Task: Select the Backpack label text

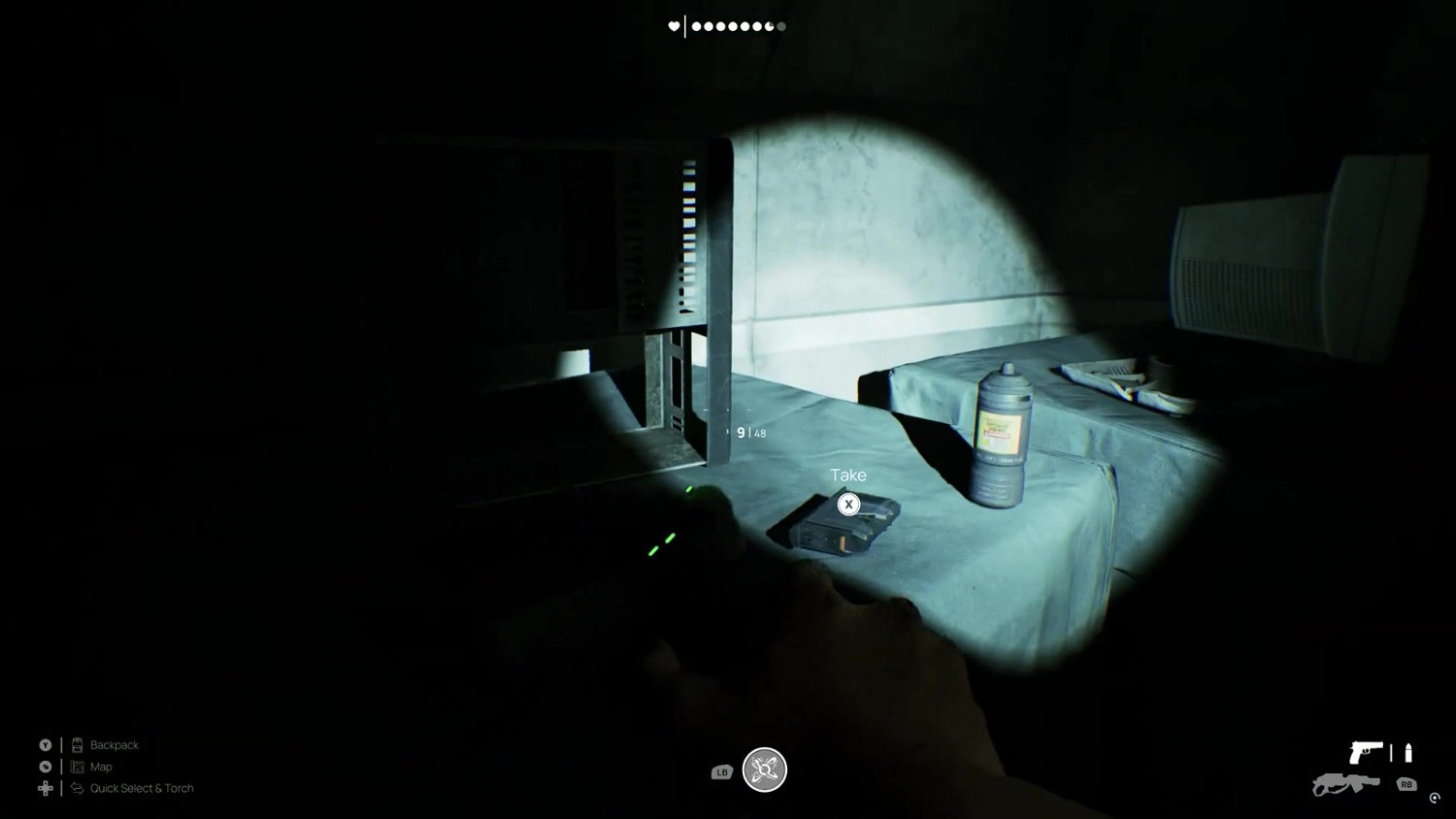Action: pyautogui.click(x=113, y=744)
